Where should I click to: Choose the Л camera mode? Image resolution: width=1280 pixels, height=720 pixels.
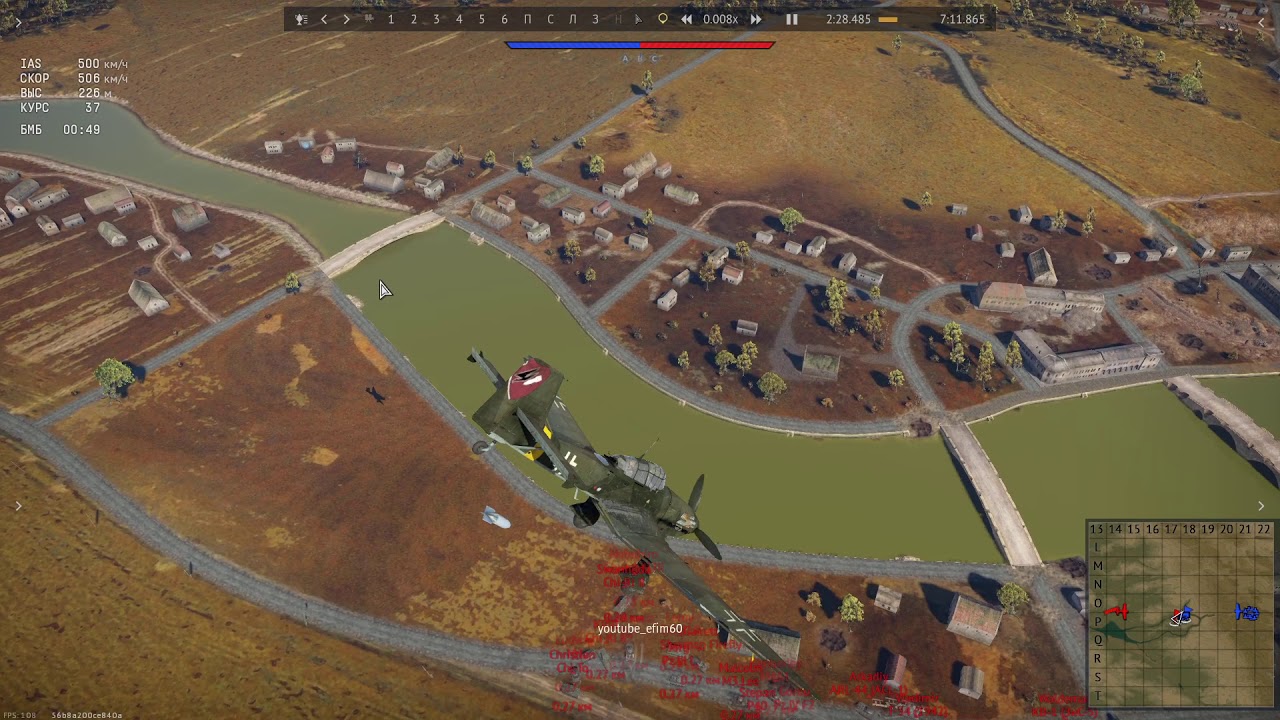573,19
